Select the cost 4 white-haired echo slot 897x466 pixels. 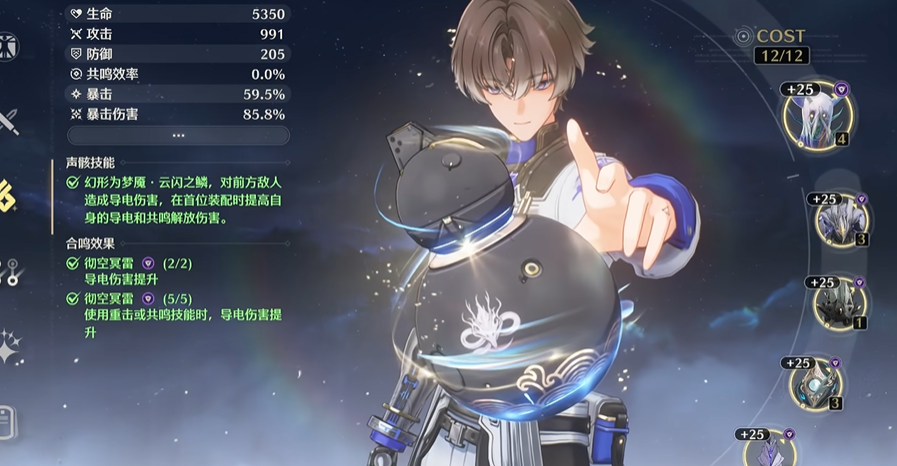tap(818, 118)
